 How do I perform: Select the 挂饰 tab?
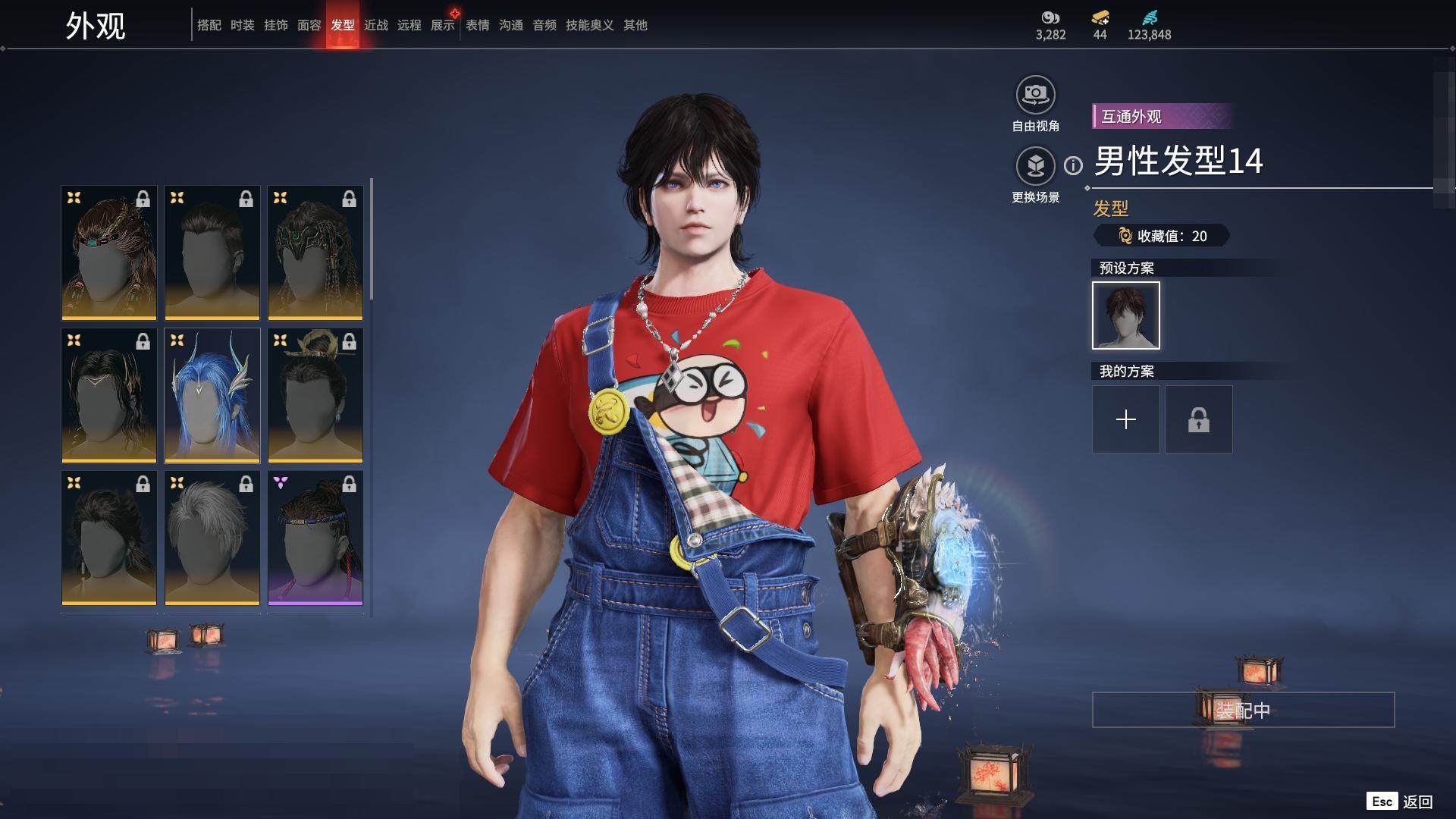coord(275,25)
